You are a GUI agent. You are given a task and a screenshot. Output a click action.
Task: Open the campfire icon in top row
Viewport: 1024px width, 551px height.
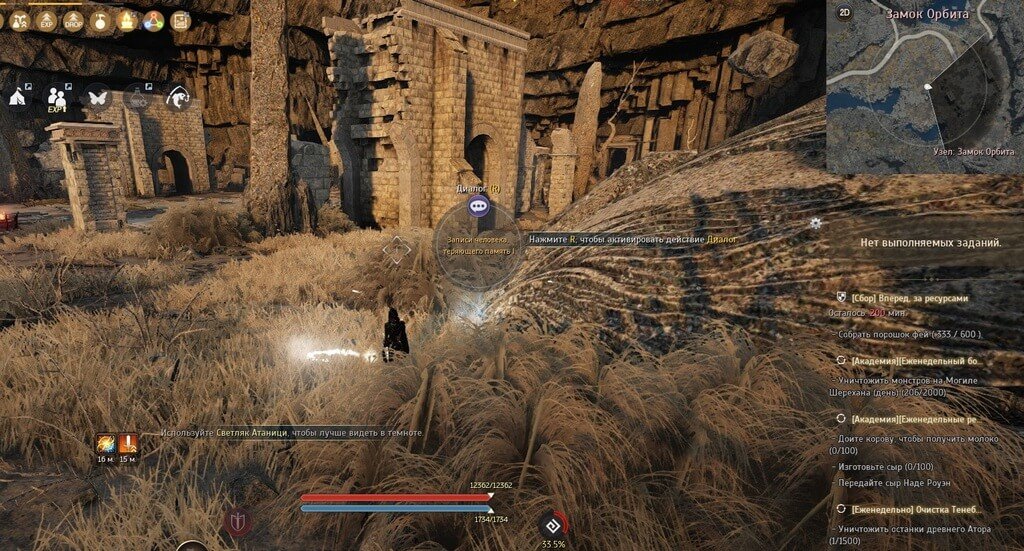(x=126, y=20)
